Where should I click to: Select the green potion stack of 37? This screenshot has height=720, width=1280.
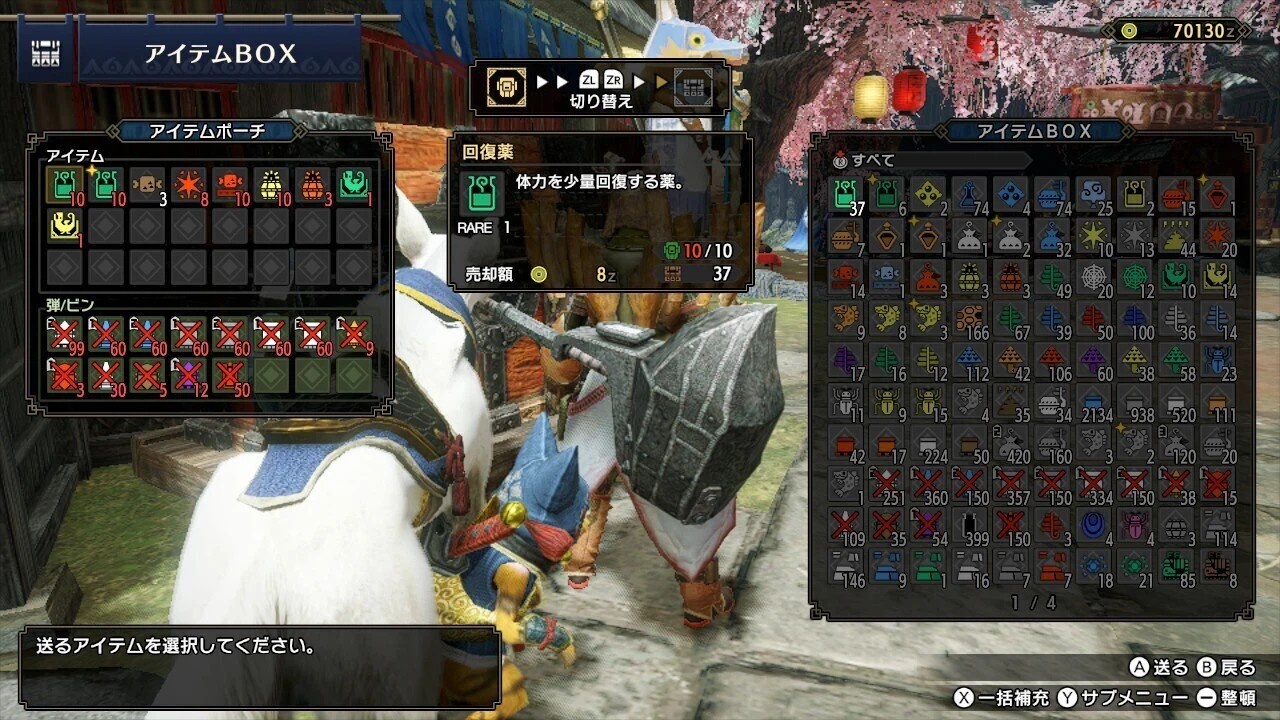[846, 194]
